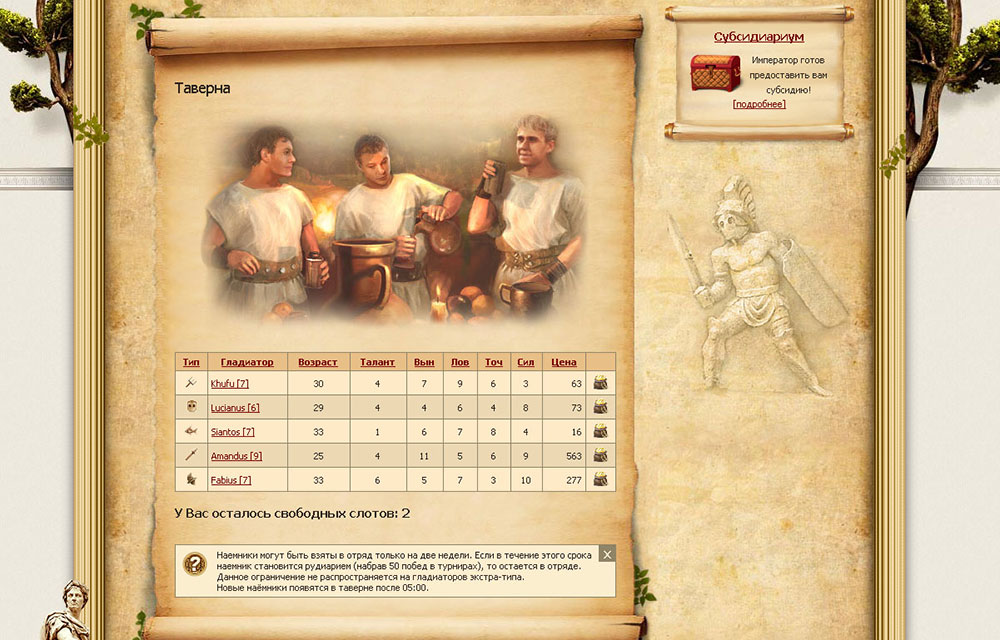The height and width of the screenshot is (640, 1000).
Task: Sort by the Тип column header
Action: [191, 362]
